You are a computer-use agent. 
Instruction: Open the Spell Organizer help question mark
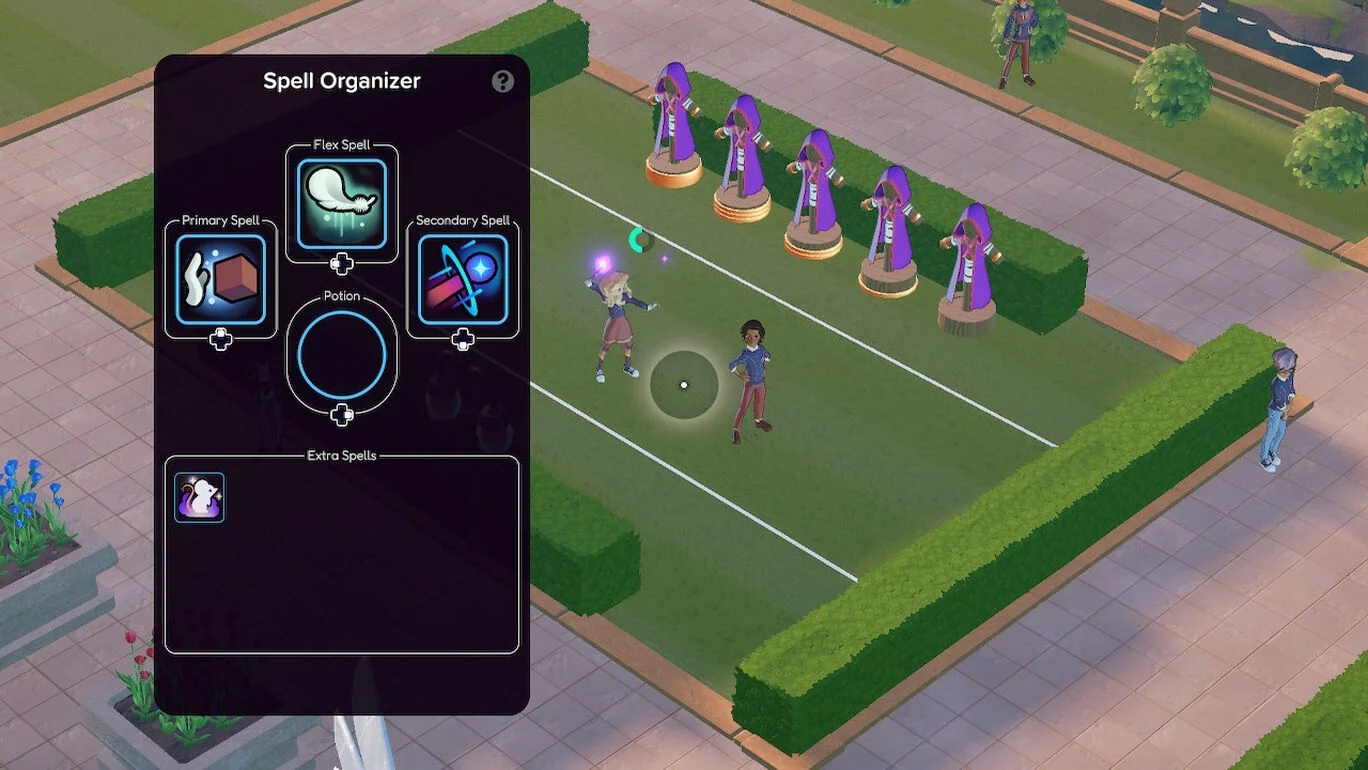pyautogui.click(x=503, y=81)
